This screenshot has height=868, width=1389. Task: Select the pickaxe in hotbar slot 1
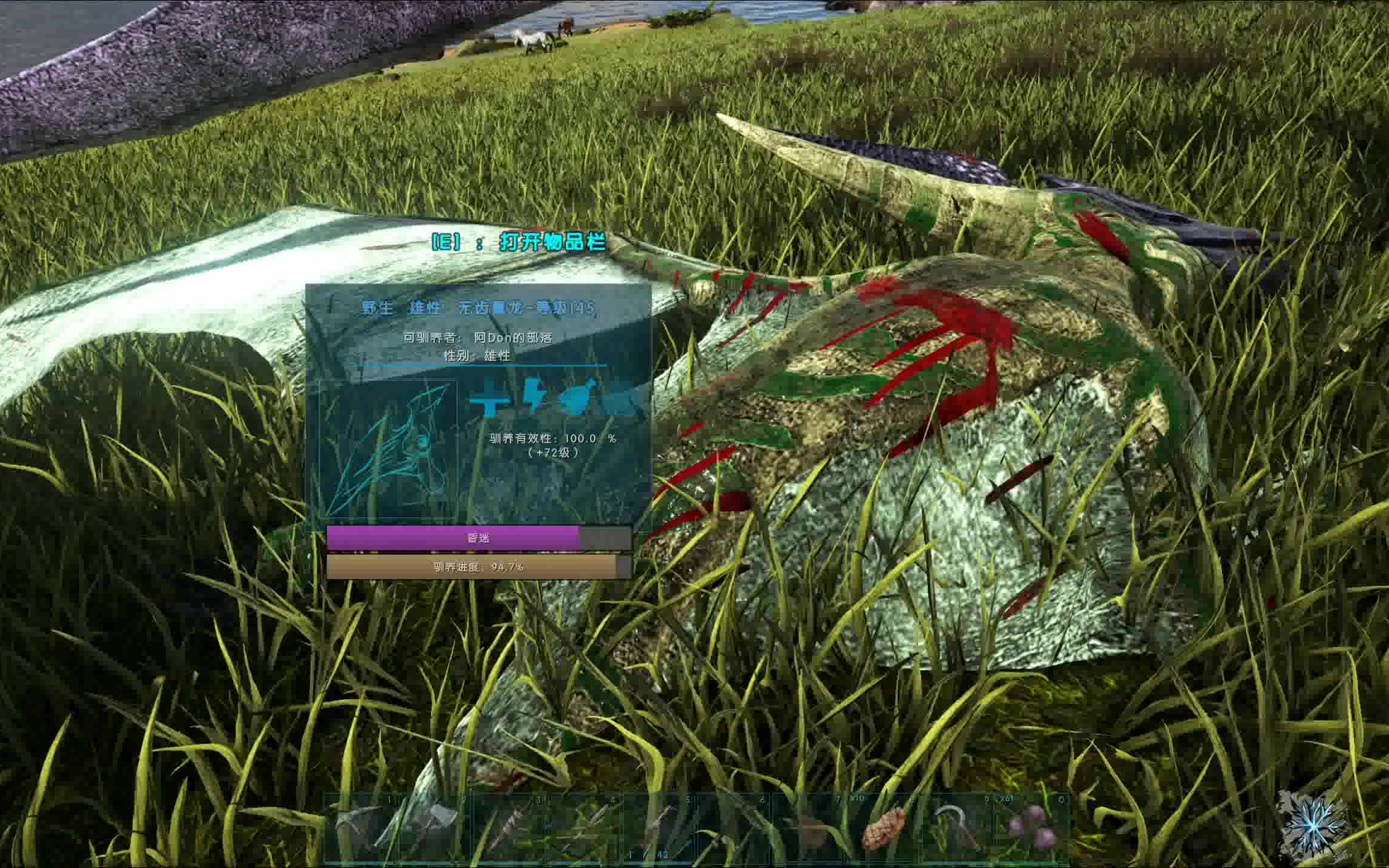pyautogui.click(x=360, y=828)
